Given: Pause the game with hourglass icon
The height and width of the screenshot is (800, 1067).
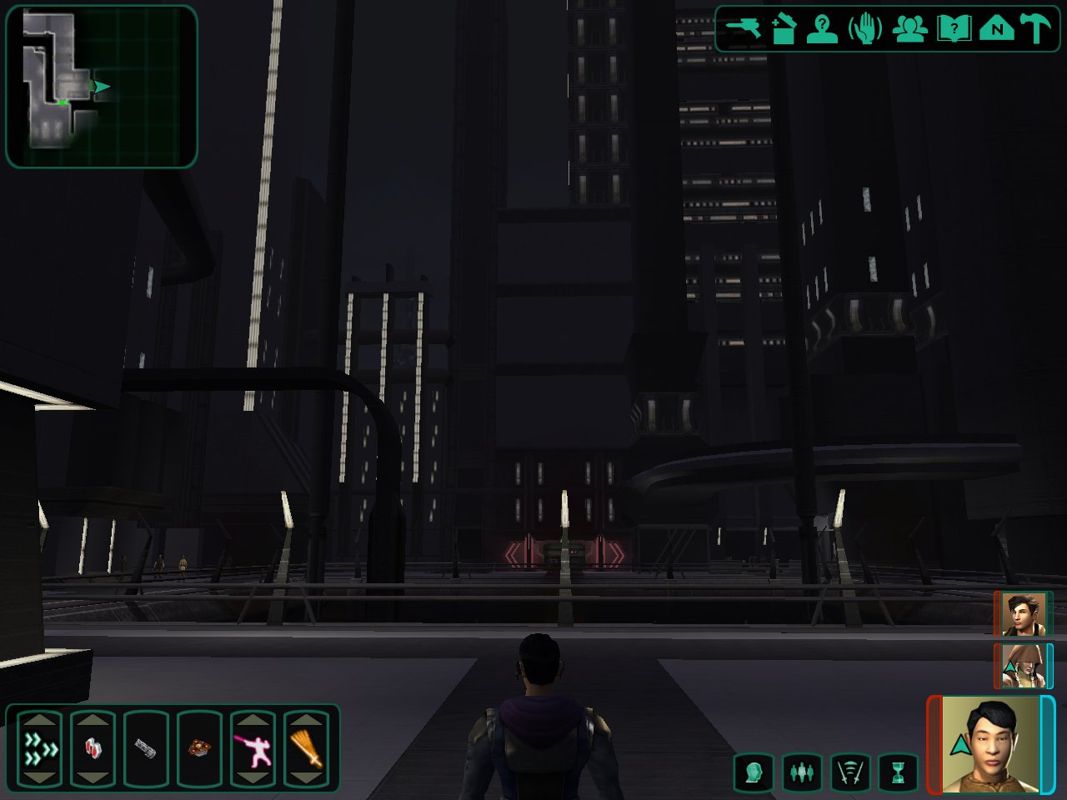Looking at the screenshot, I should pyautogui.click(x=897, y=772).
